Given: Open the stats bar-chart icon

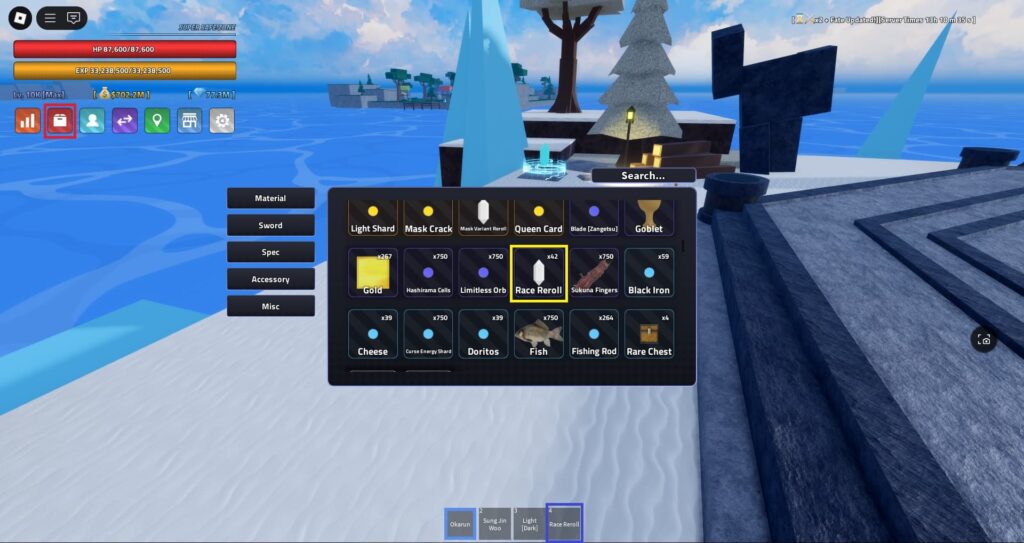Looking at the screenshot, I should click(x=28, y=121).
